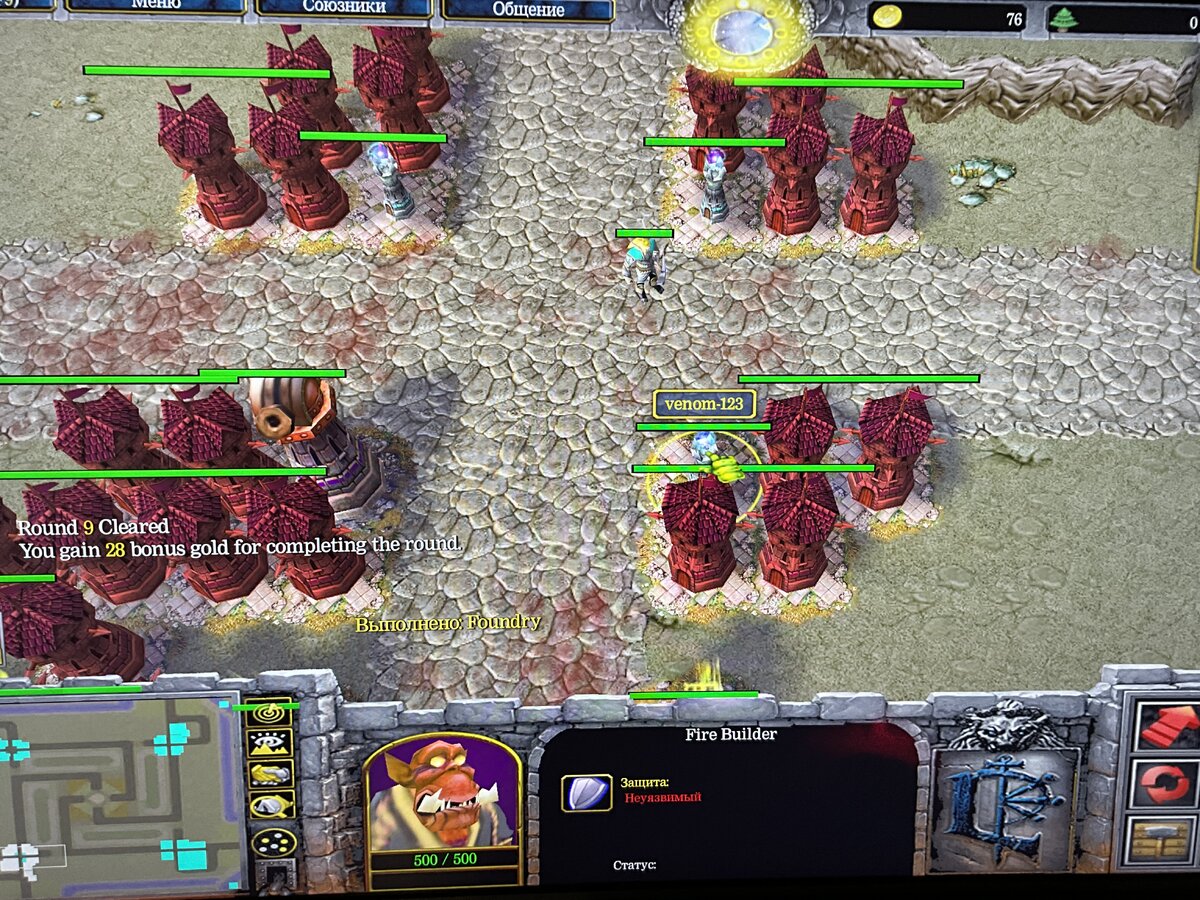The height and width of the screenshot is (900, 1200).
Task: Open the Общение chat log
Action: (x=528, y=10)
